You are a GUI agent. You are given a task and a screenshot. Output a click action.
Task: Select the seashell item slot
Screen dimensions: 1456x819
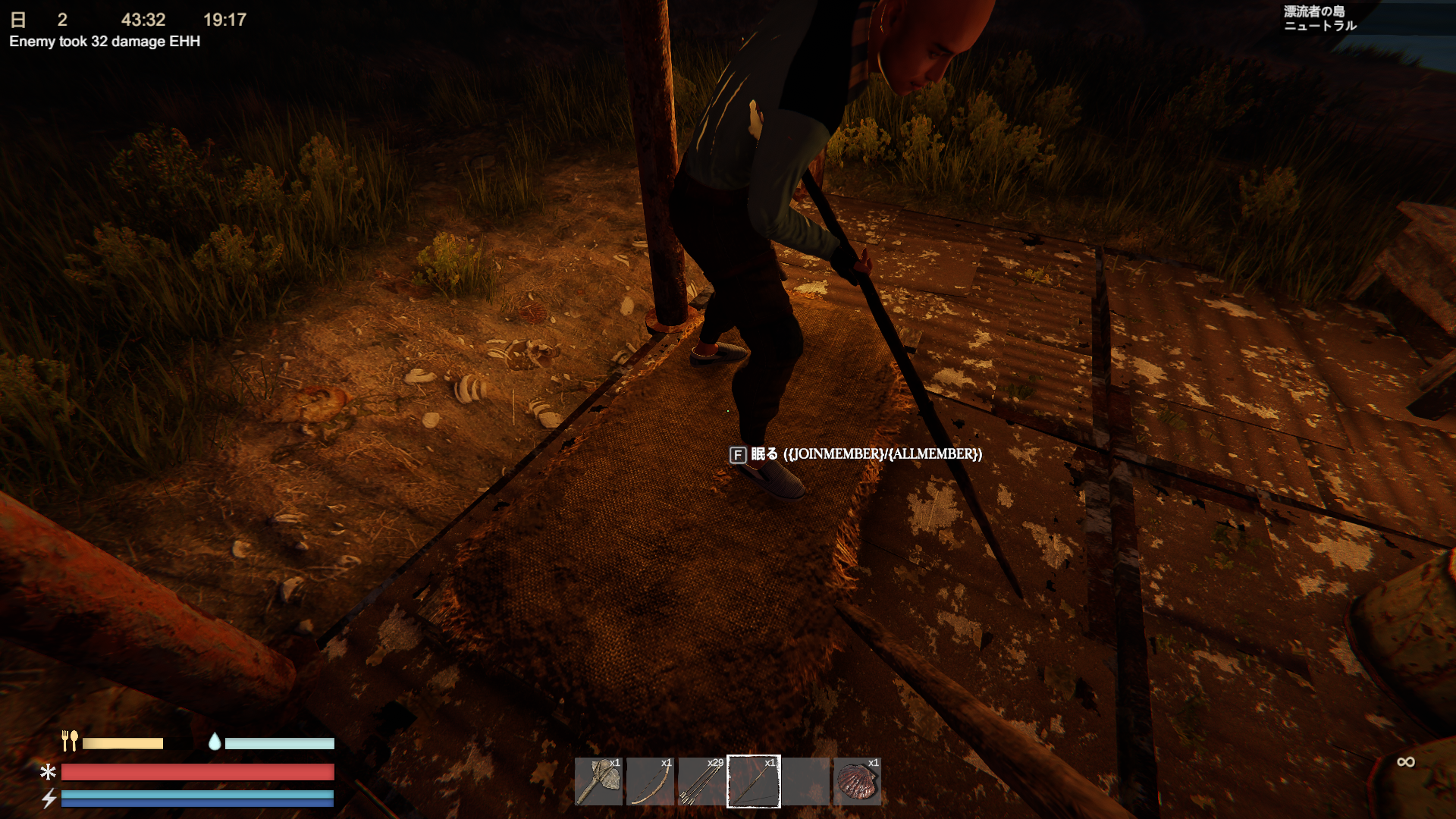click(x=857, y=781)
